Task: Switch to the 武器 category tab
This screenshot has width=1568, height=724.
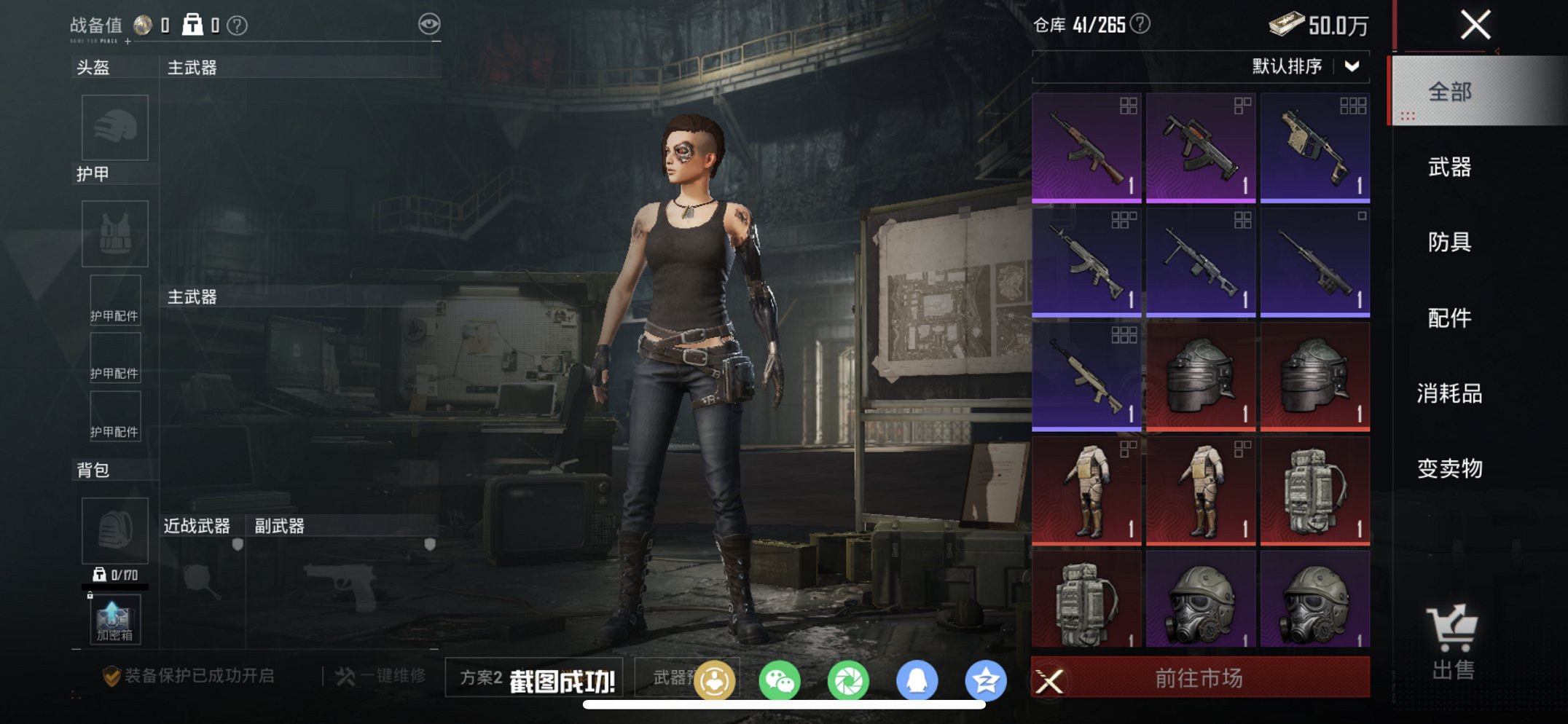Action: (x=1449, y=168)
